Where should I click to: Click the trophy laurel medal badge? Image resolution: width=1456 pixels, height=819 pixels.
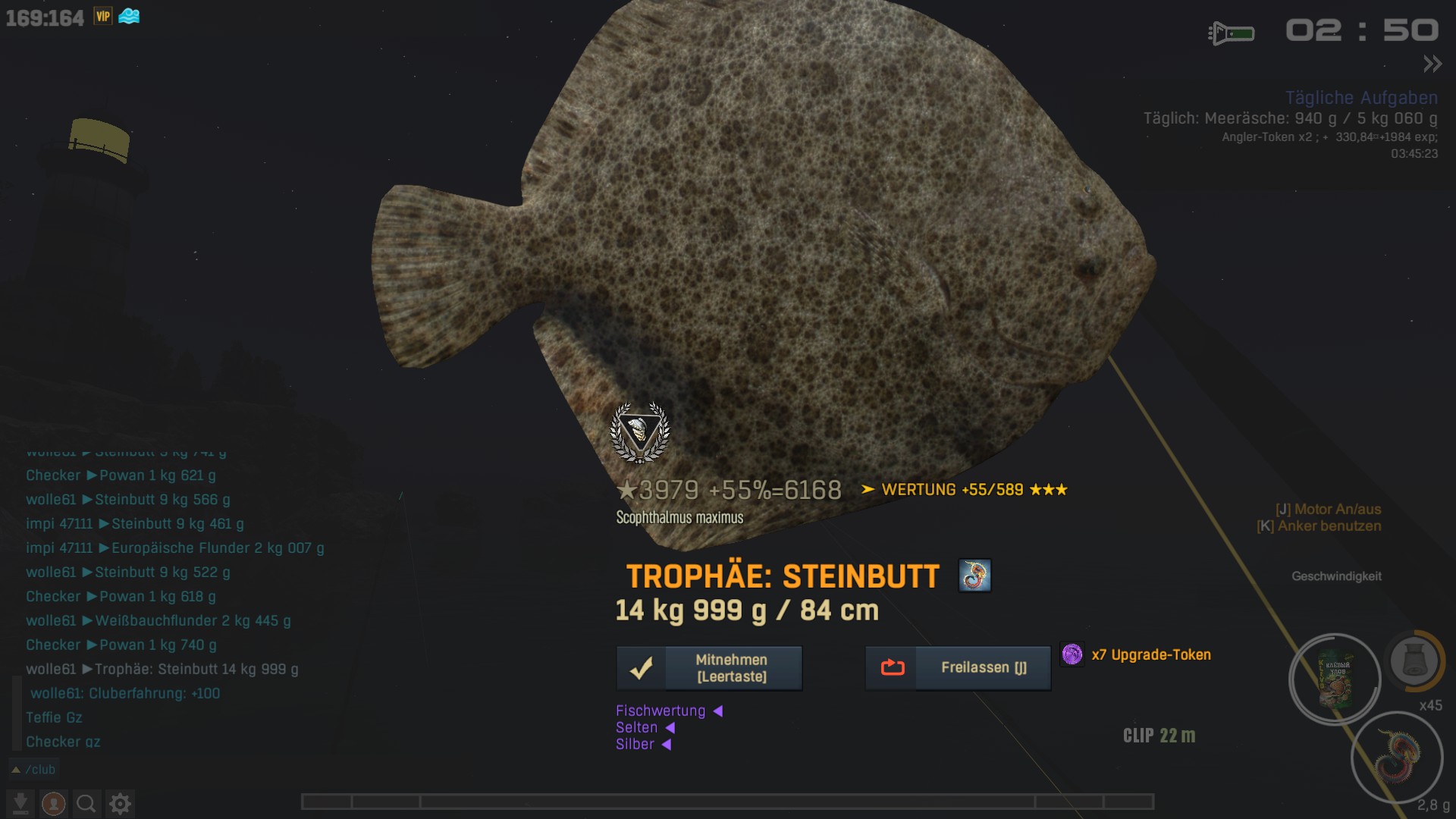[x=640, y=432]
